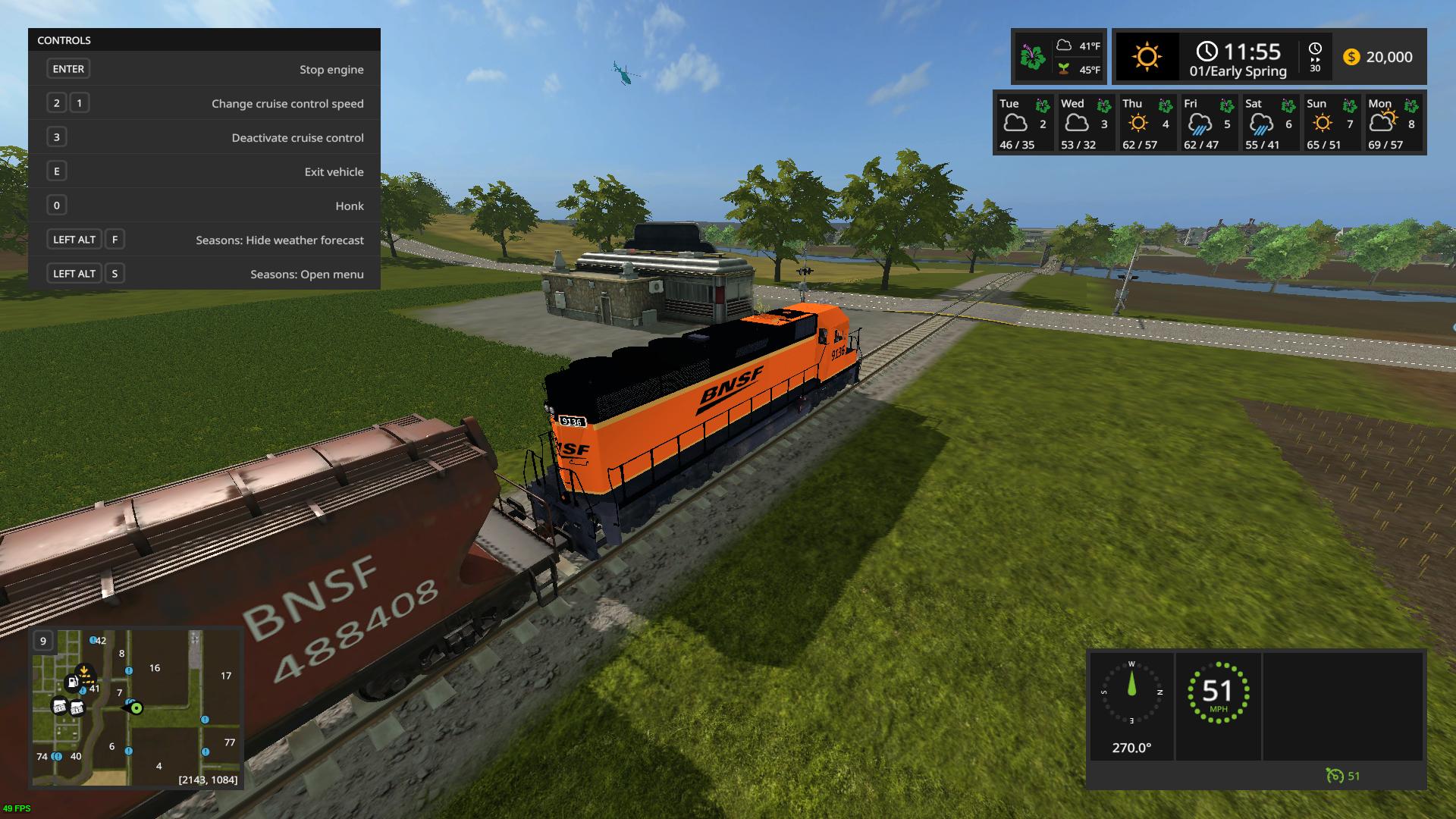Viewport: 1456px width, 819px height.
Task: Open the Tuesday forecast tile
Action: pyautogui.click(x=1024, y=124)
